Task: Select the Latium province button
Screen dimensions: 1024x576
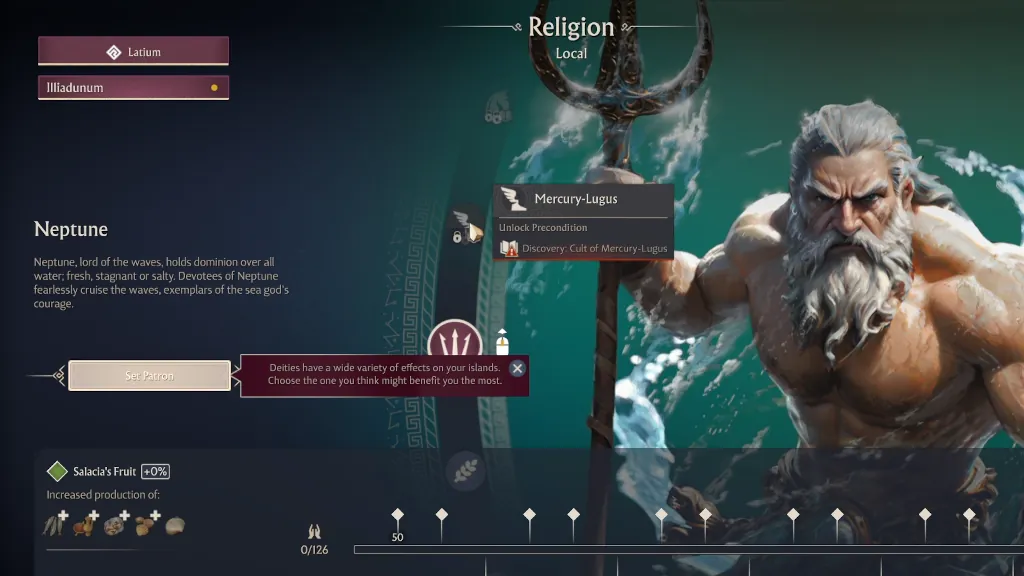Action: click(x=133, y=51)
